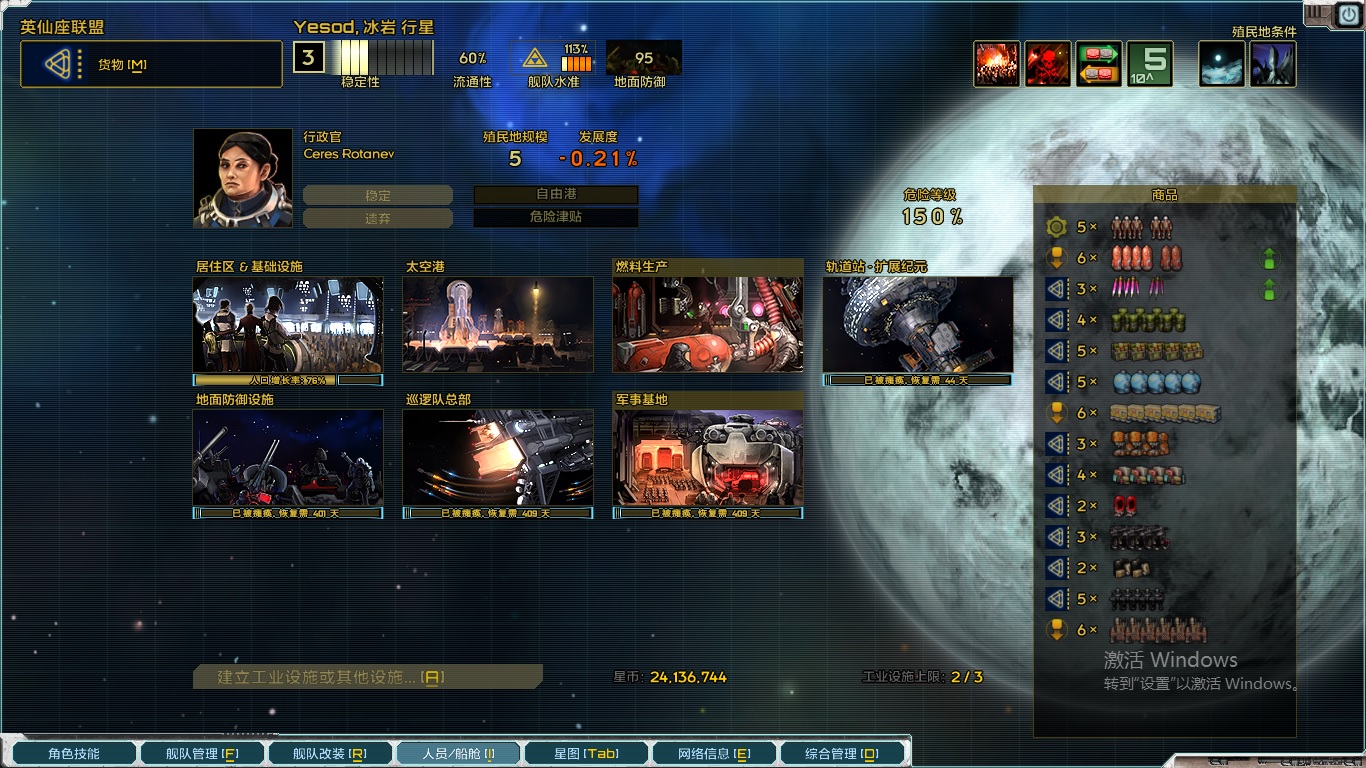Click administrator Ceres Rotanev's portrait
The width and height of the screenshot is (1366, 768).
click(243, 178)
